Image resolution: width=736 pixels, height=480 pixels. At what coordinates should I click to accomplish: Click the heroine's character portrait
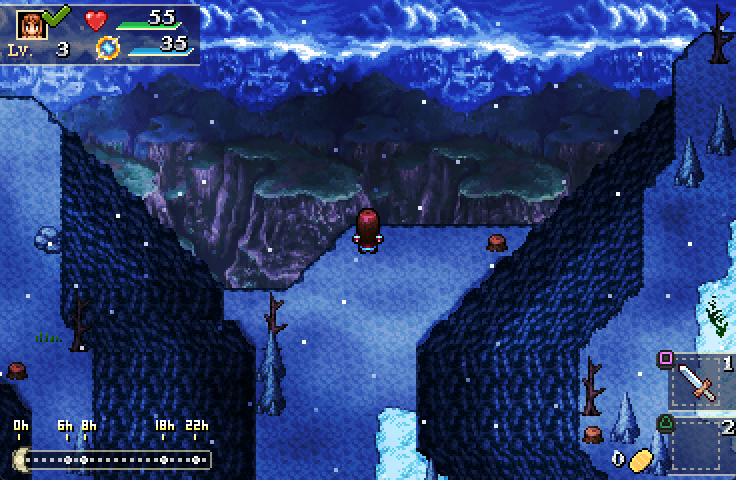click(30, 22)
